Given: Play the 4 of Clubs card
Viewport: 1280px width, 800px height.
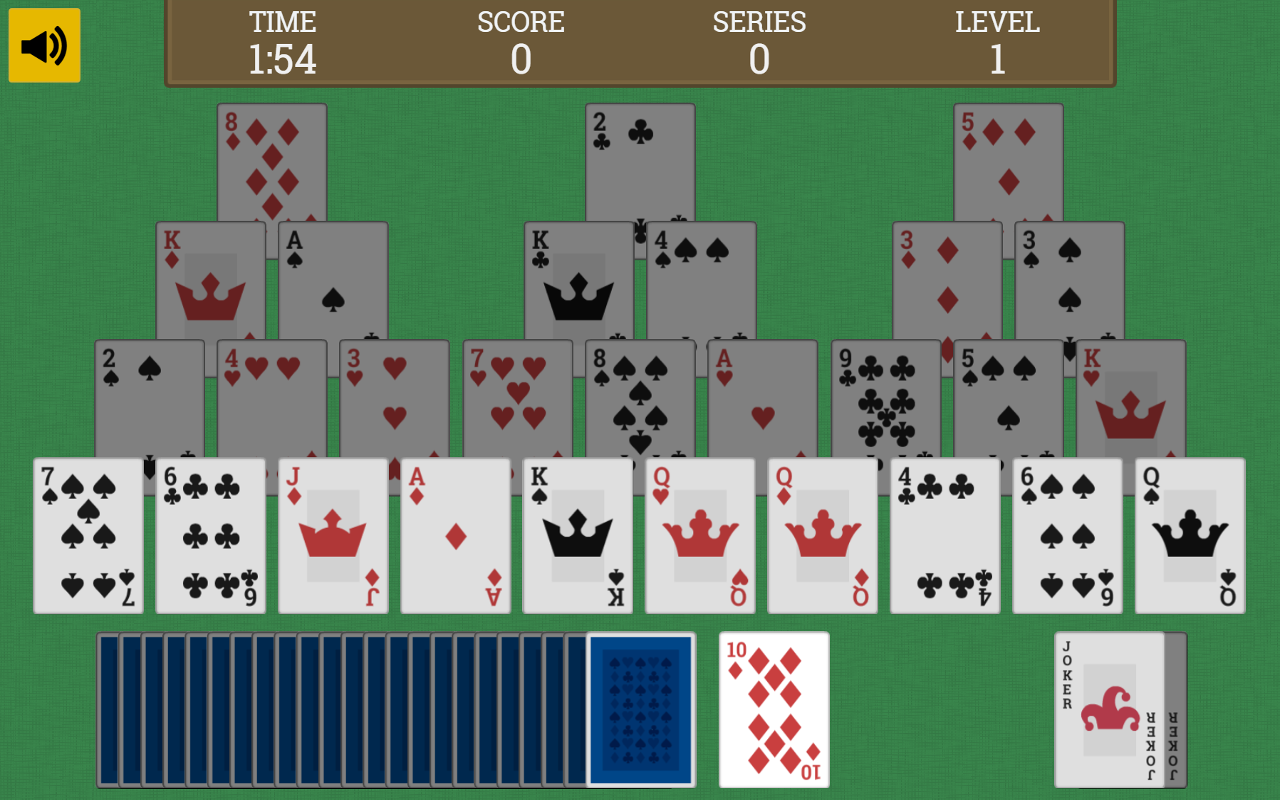Looking at the screenshot, I should click(944, 535).
